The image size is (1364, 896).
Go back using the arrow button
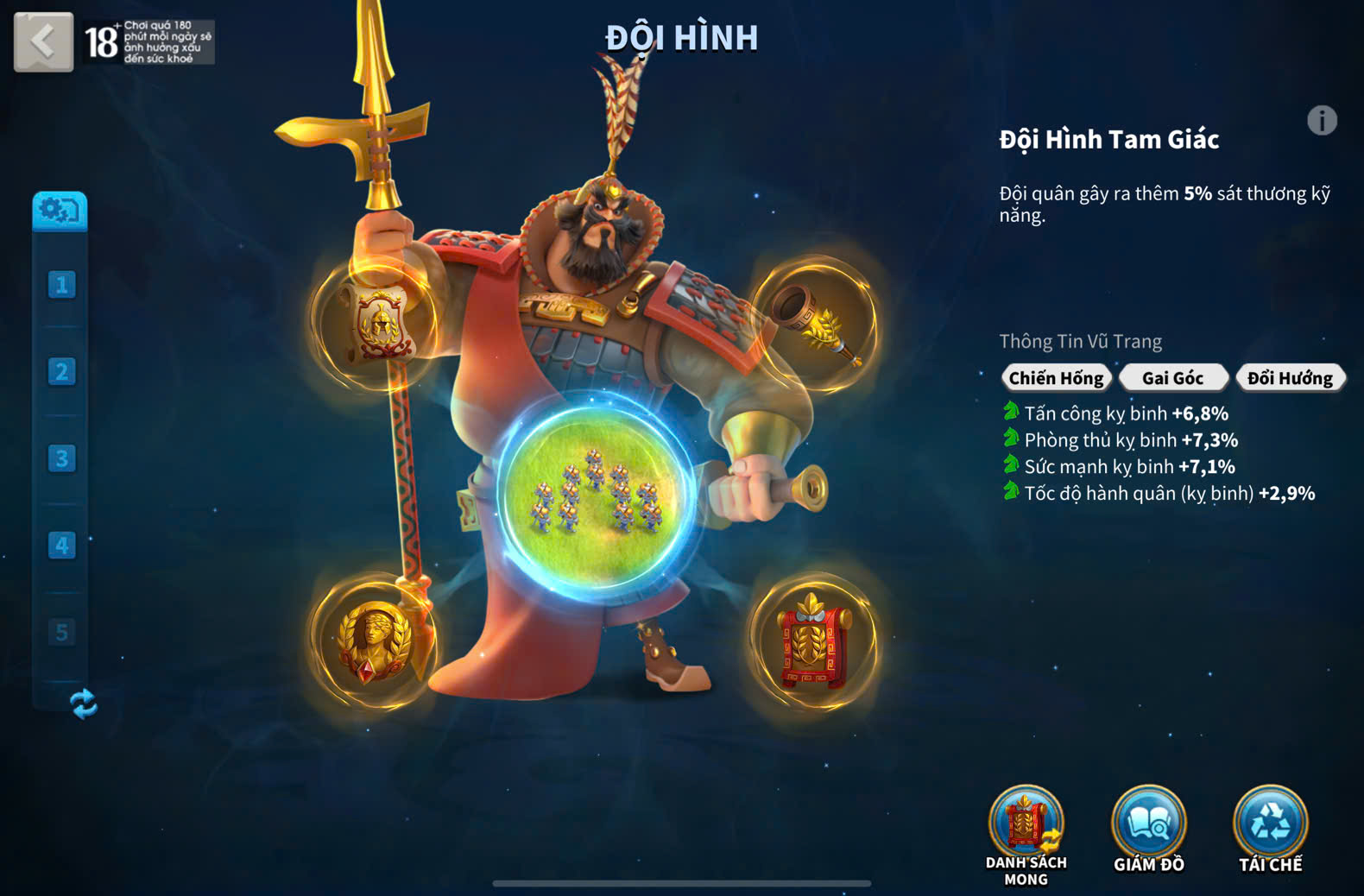(x=43, y=41)
